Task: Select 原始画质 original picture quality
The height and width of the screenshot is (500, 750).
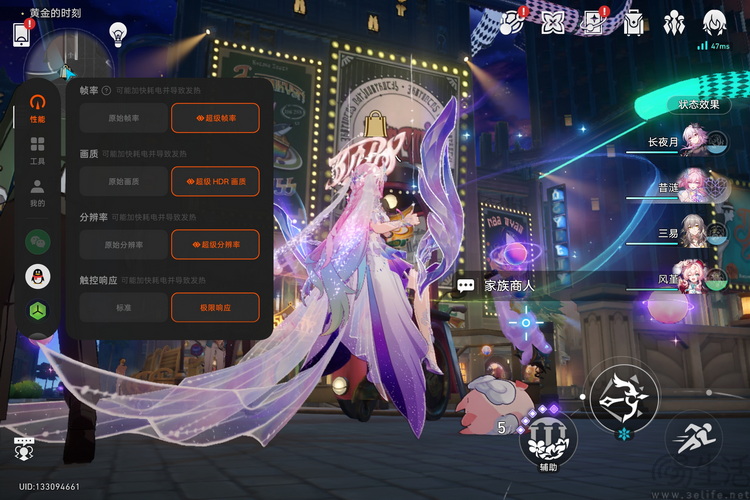Action: (x=124, y=181)
